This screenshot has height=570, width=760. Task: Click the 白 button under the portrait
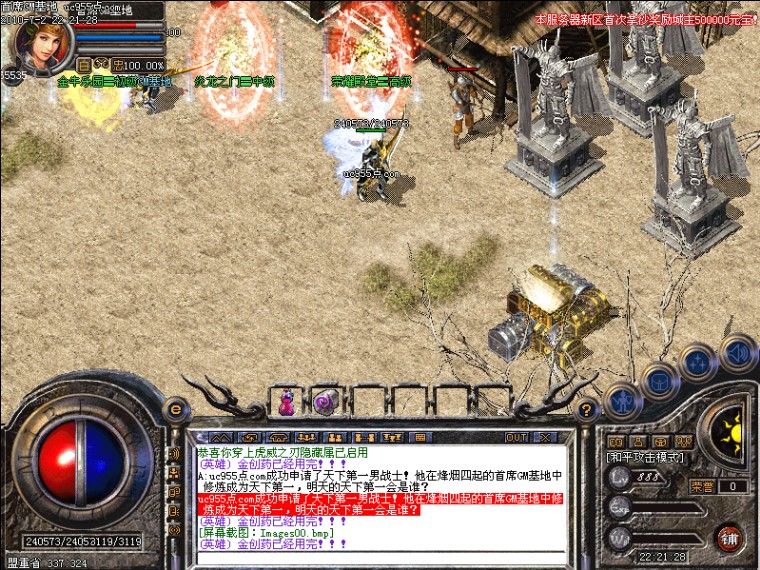point(85,65)
